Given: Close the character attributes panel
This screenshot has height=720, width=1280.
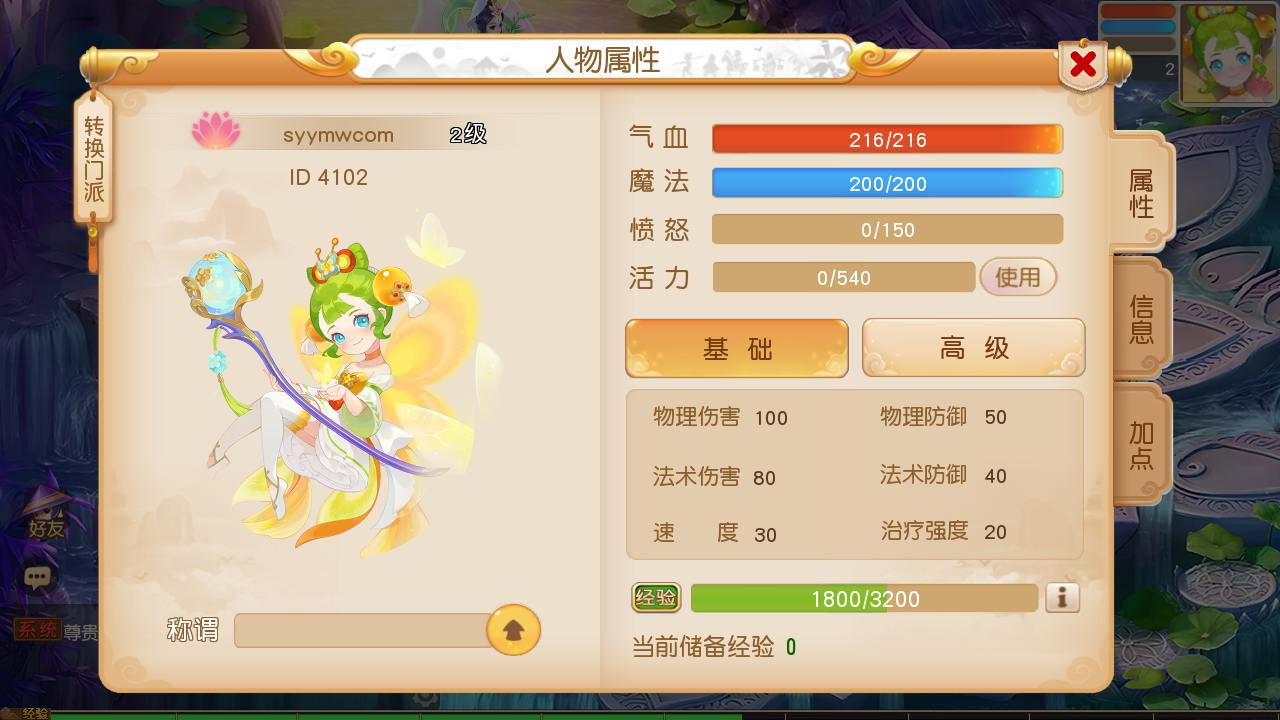Looking at the screenshot, I should pyautogui.click(x=1083, y=65).
